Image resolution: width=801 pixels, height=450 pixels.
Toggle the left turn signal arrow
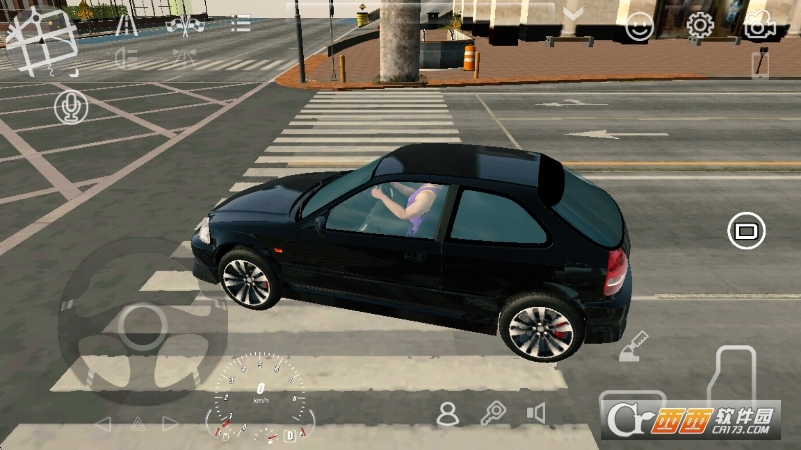click(102, 424)
